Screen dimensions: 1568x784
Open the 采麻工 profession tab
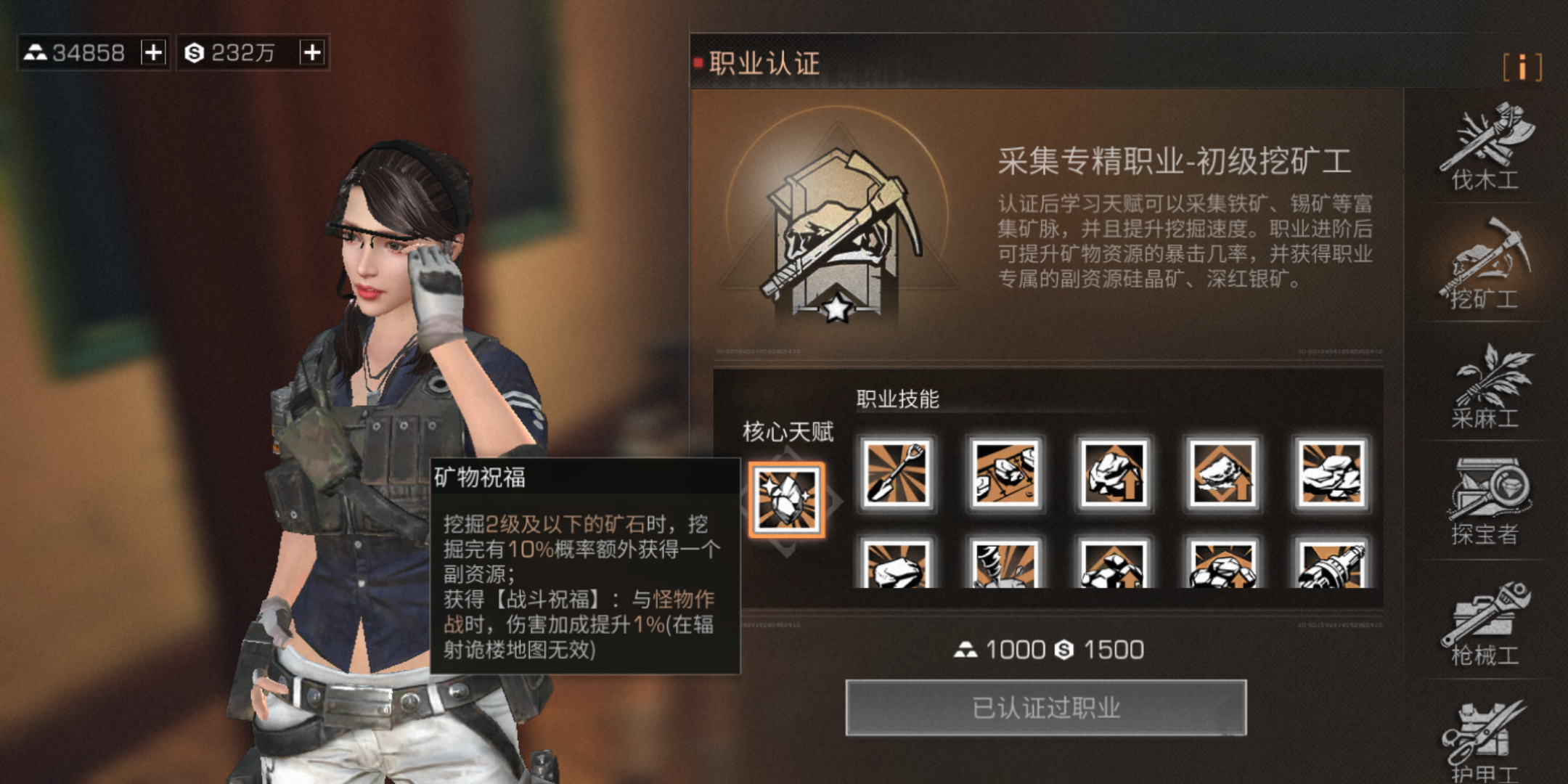point(1485,385)
